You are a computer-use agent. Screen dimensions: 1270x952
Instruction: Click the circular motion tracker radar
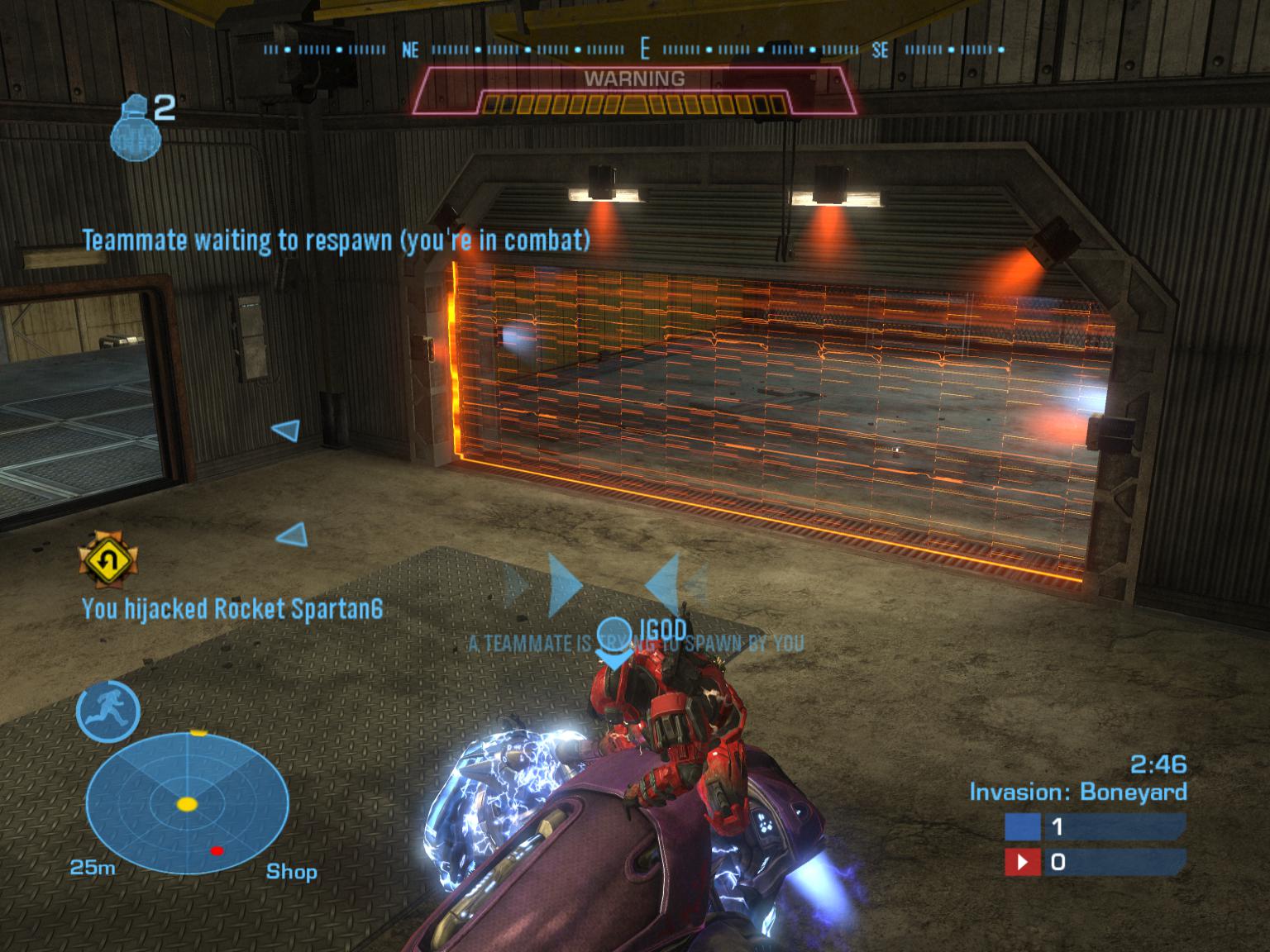click(x=188, y=803)
